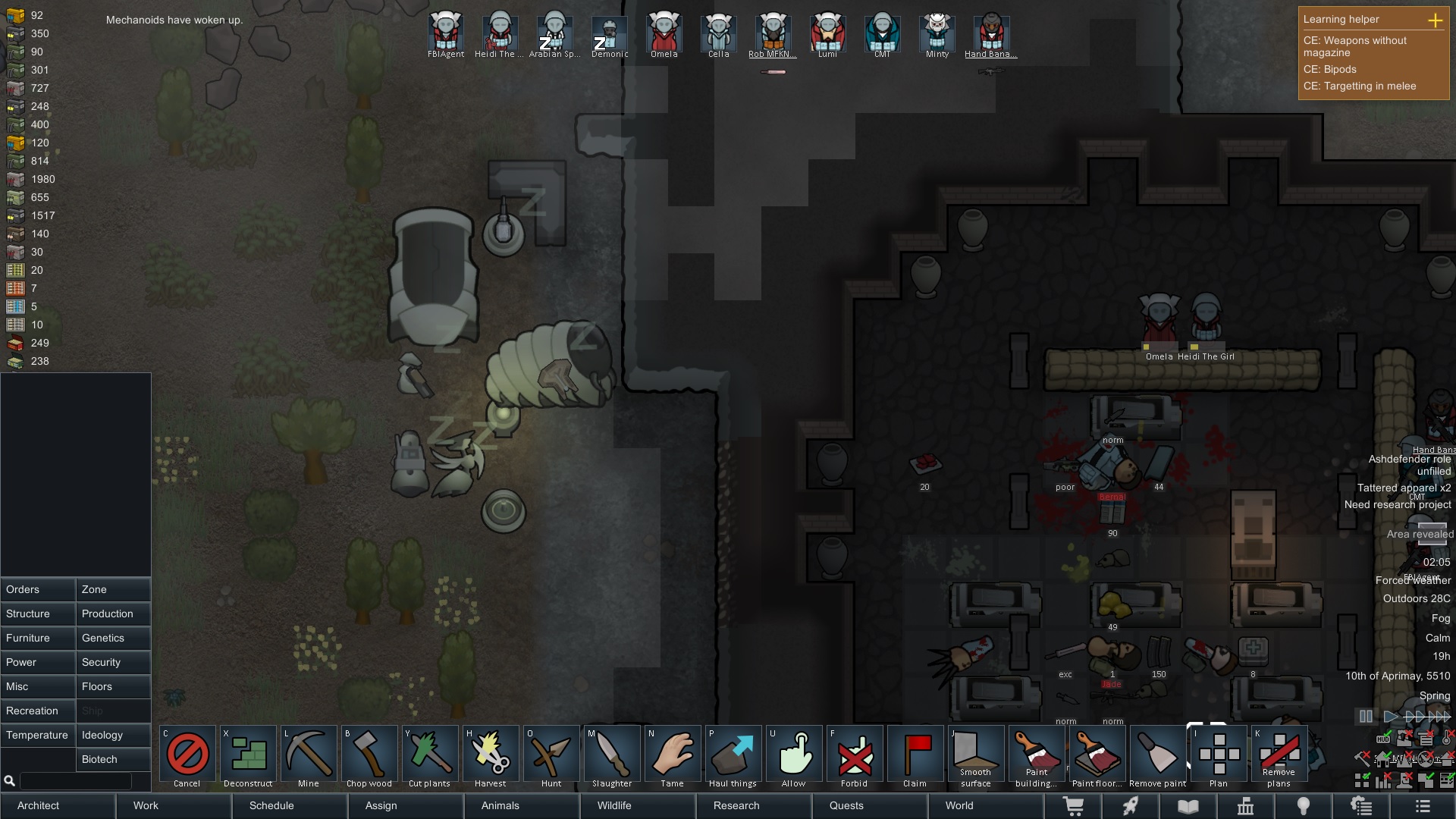Select the Deconstruct tool
1456x819 pixels.
(247, 754)
